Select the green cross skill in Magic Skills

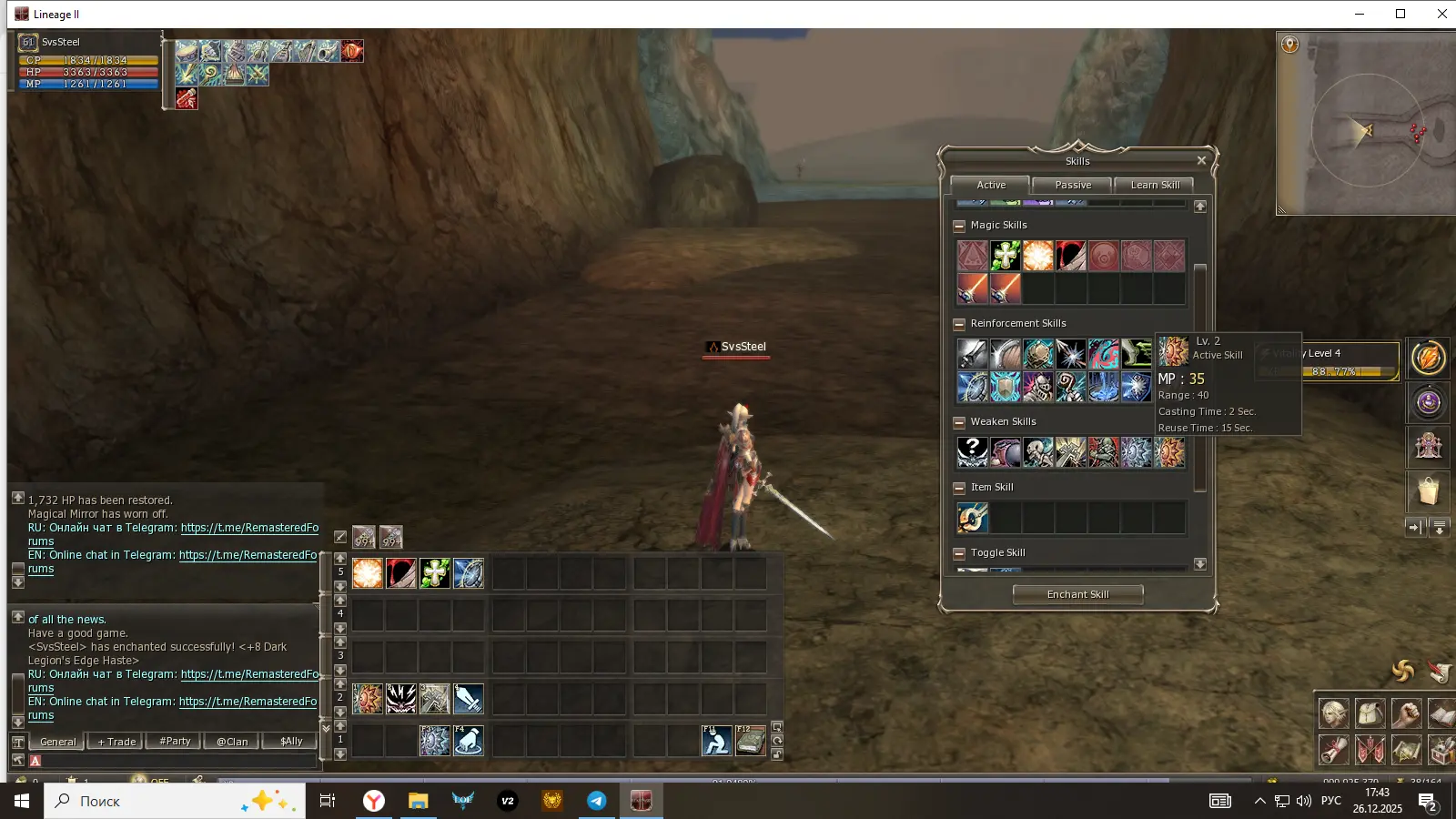(1005, 256)
